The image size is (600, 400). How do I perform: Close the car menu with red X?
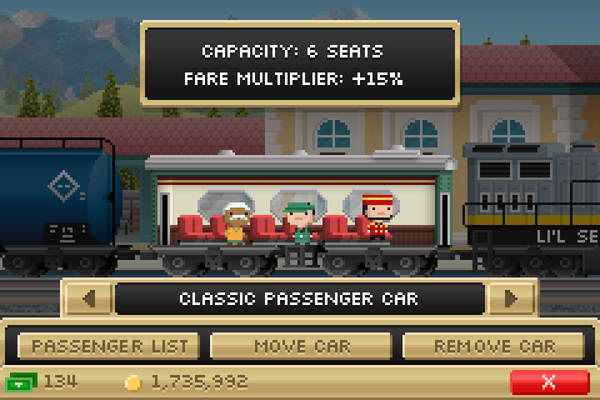coord(548,382)
